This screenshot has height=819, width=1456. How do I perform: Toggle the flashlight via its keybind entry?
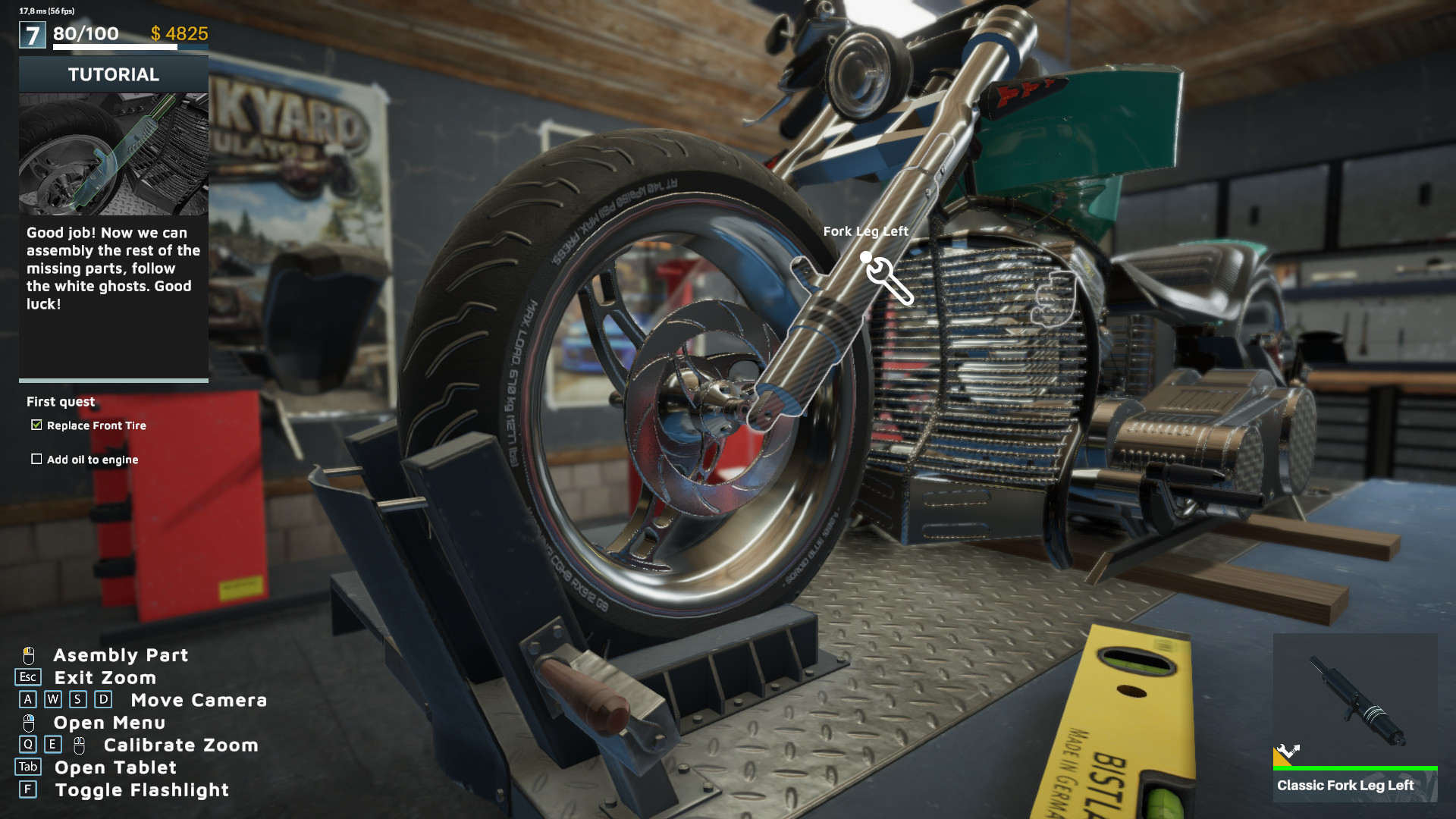[140, 790]
